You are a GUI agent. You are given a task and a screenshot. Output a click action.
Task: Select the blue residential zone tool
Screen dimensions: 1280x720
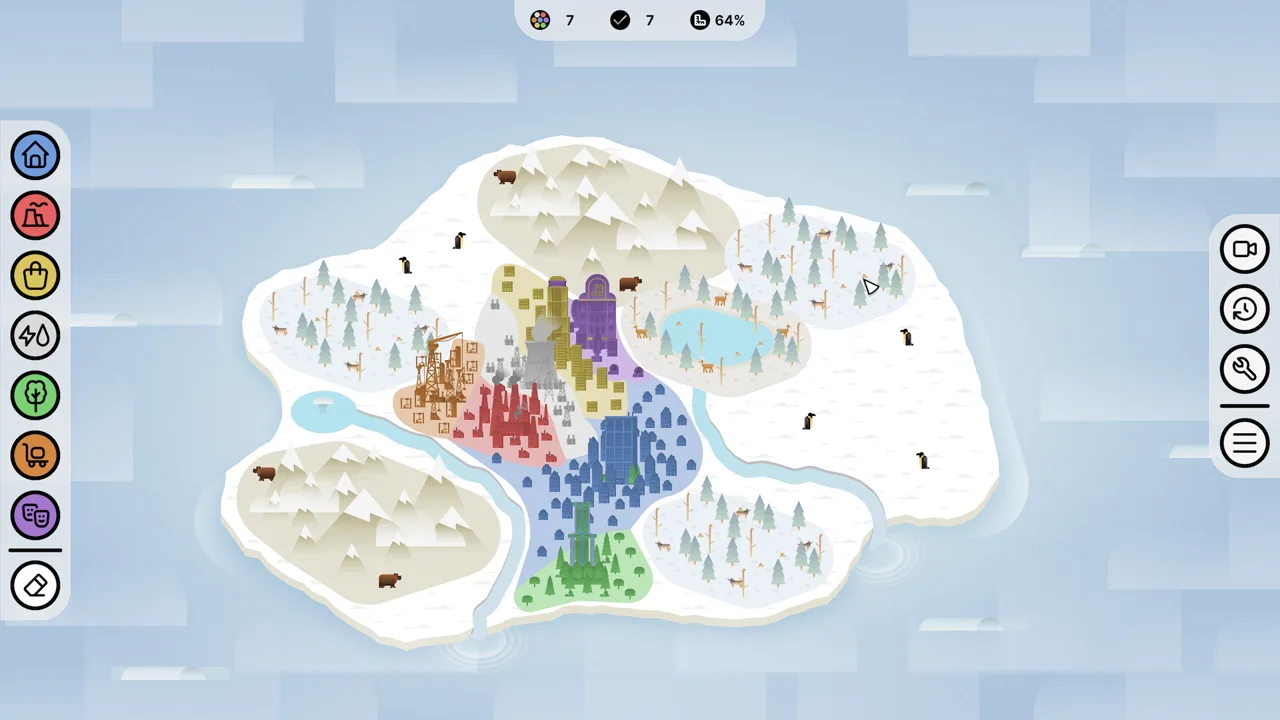point(36,155)
